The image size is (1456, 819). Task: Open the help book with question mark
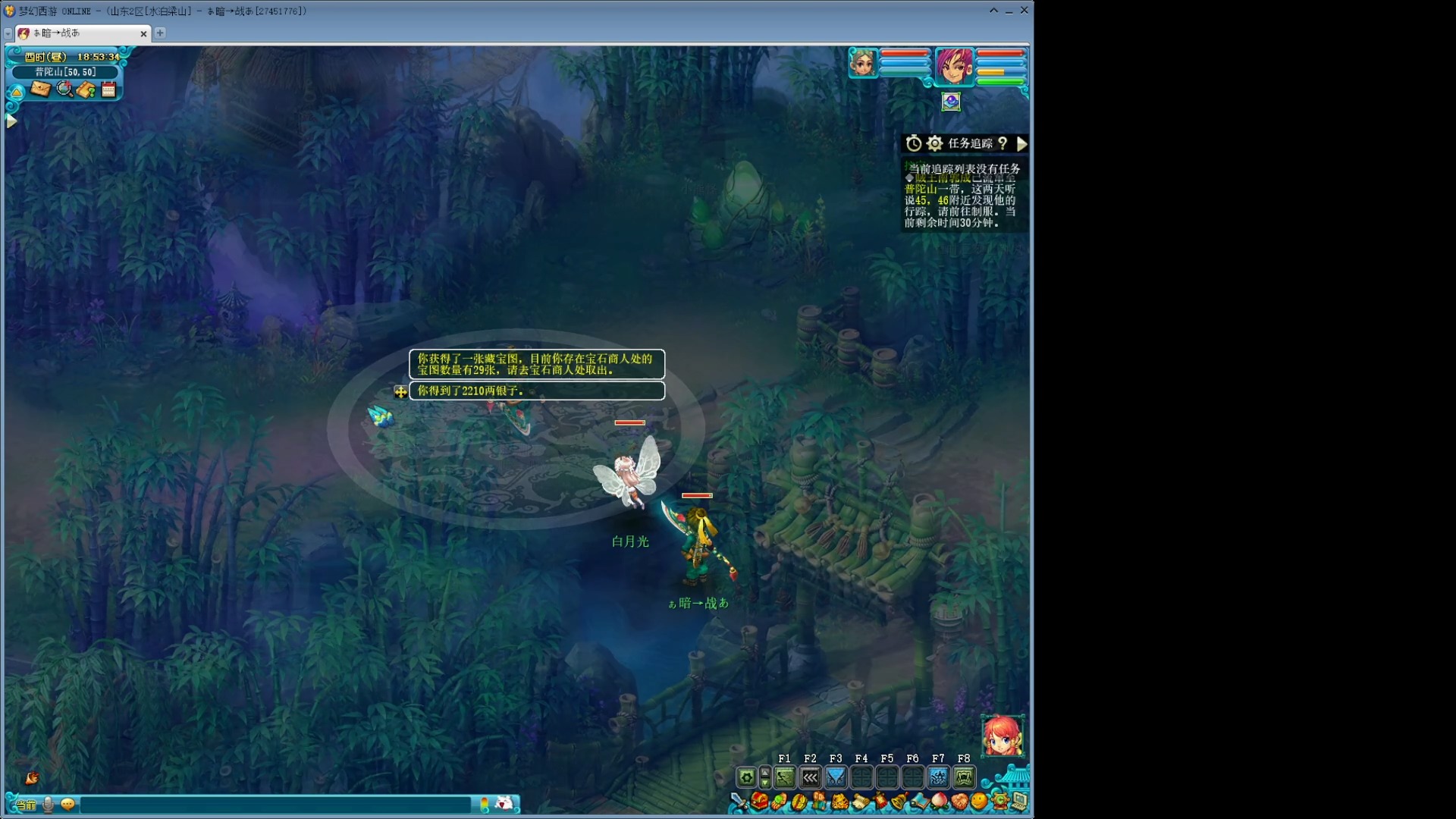(x=86, y=90)
